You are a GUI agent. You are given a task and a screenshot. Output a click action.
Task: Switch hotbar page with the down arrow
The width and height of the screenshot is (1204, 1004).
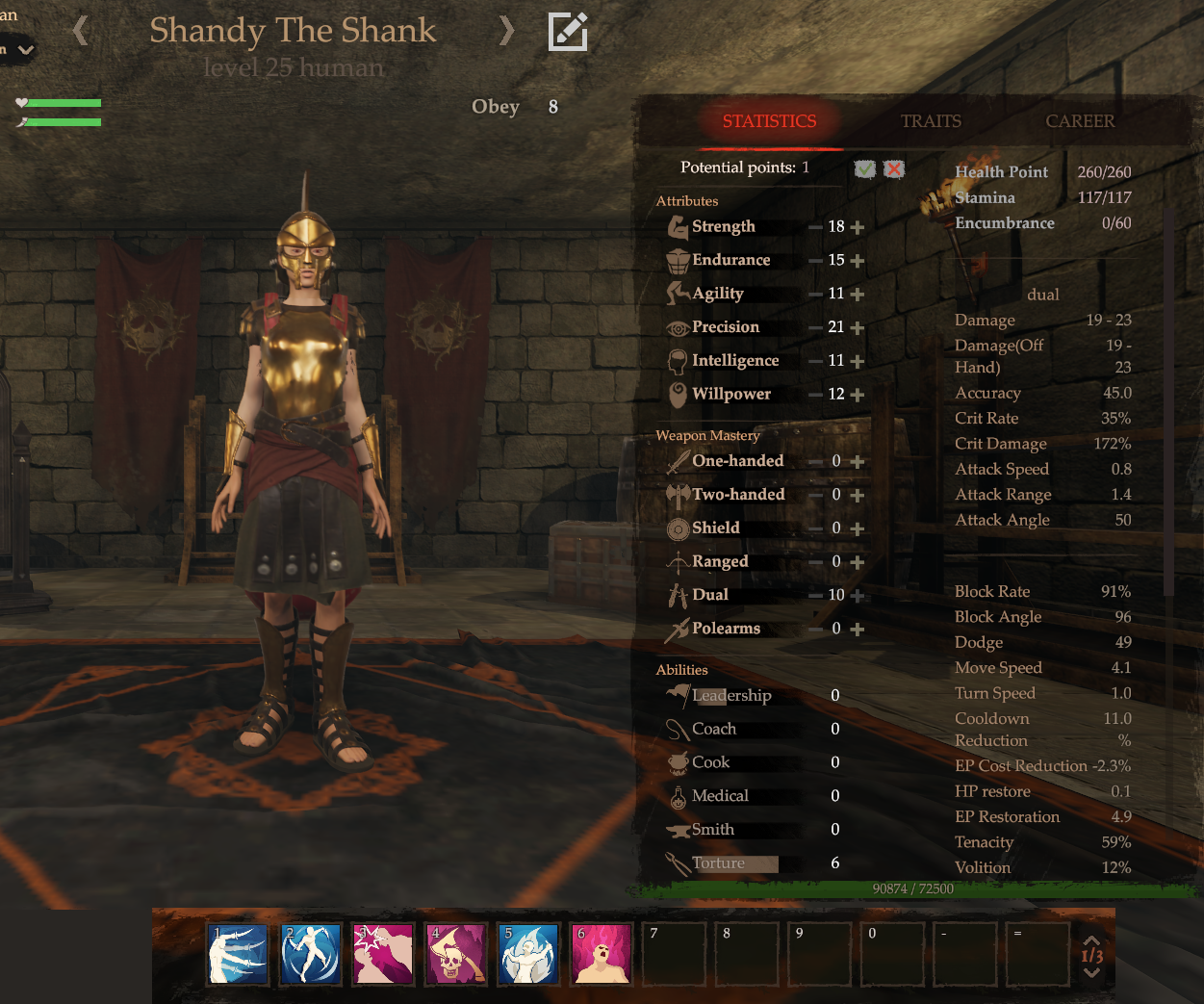point(1091,973)
